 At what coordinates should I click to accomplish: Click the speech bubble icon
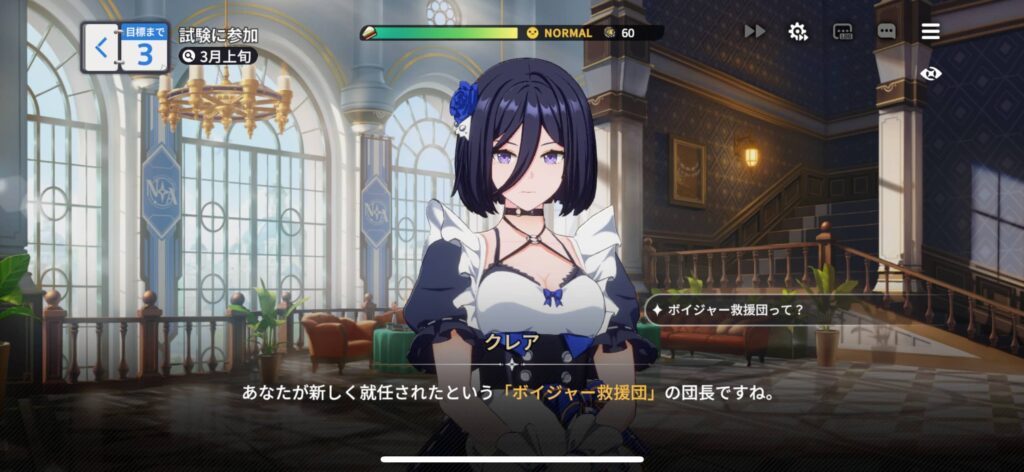[x=886, y=32]
